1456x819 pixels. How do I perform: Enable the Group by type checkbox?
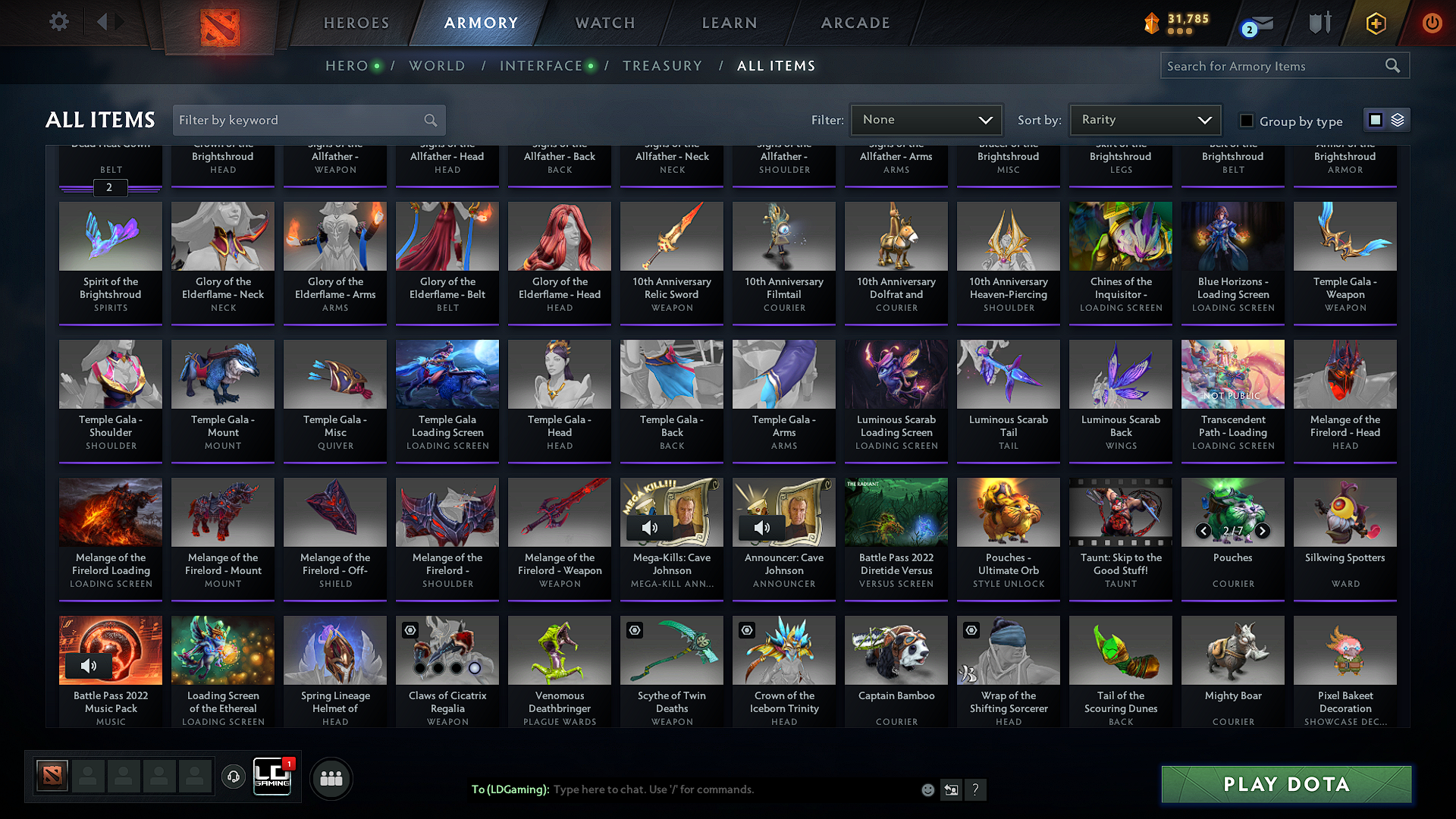[1247, 120]
